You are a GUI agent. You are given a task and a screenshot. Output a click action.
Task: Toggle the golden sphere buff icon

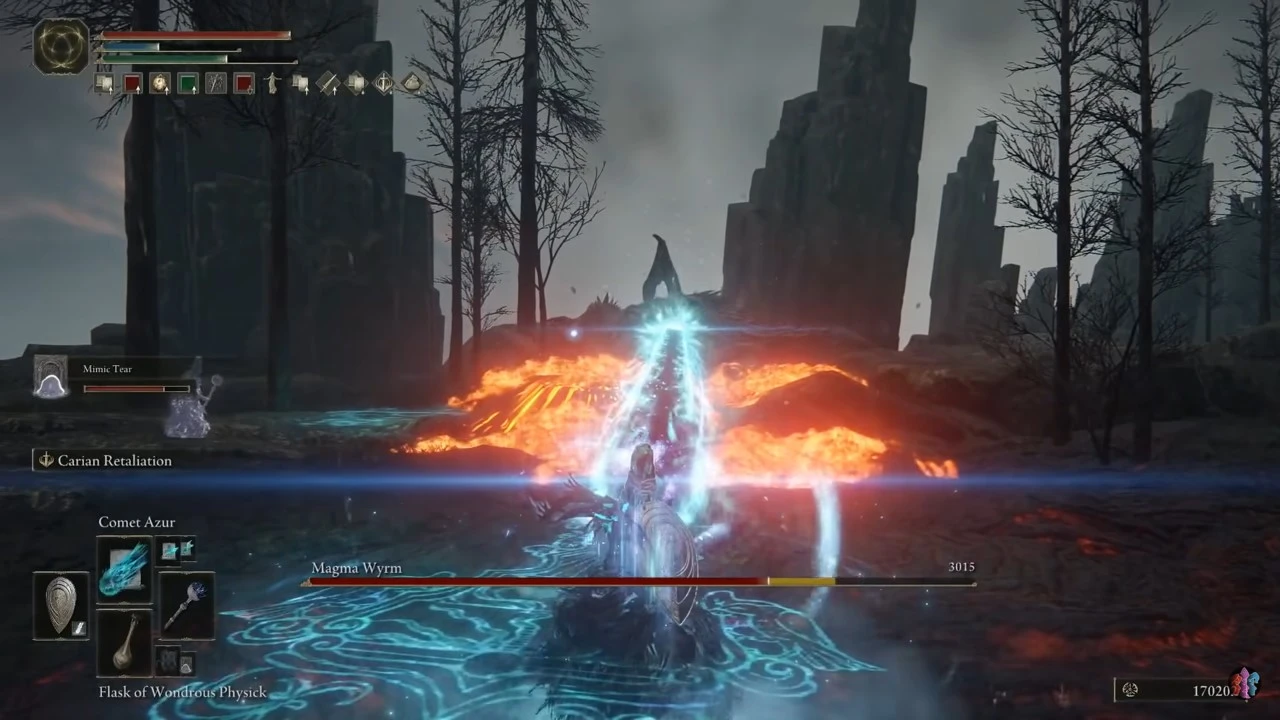pos(161,83)
